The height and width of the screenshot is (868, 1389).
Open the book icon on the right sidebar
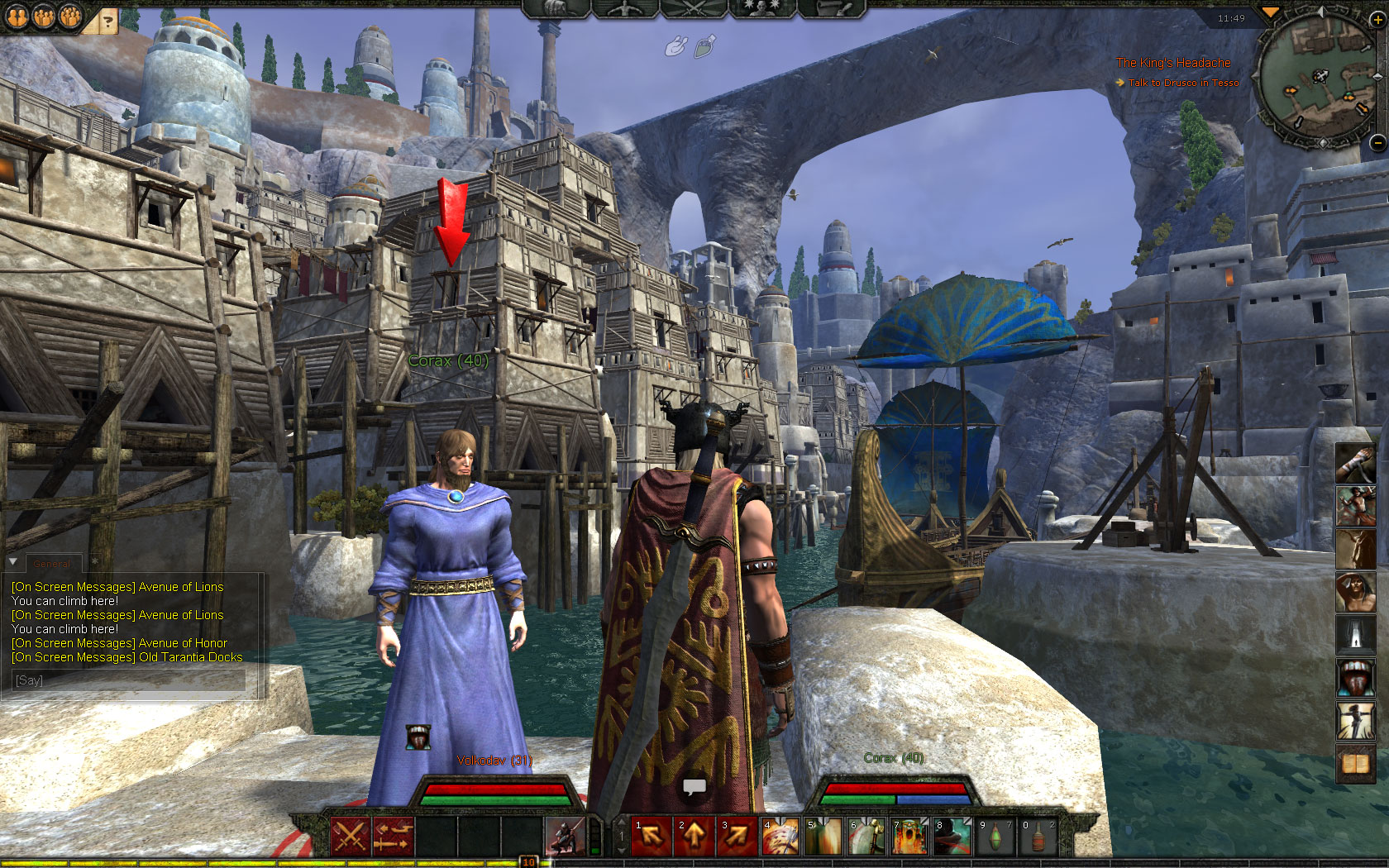(1355, 763)
